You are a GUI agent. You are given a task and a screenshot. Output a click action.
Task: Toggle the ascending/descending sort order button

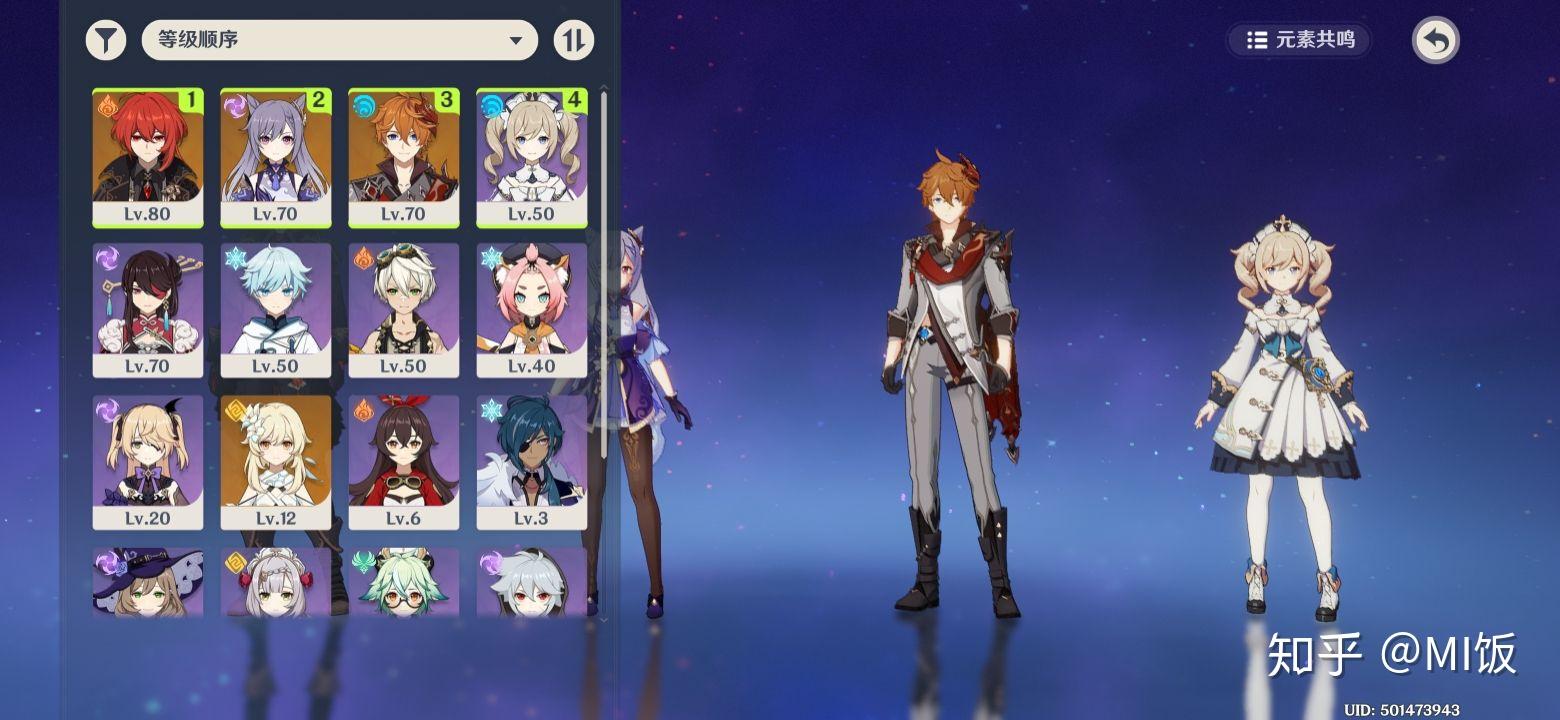pyautogui.click(x=573, y=41)
